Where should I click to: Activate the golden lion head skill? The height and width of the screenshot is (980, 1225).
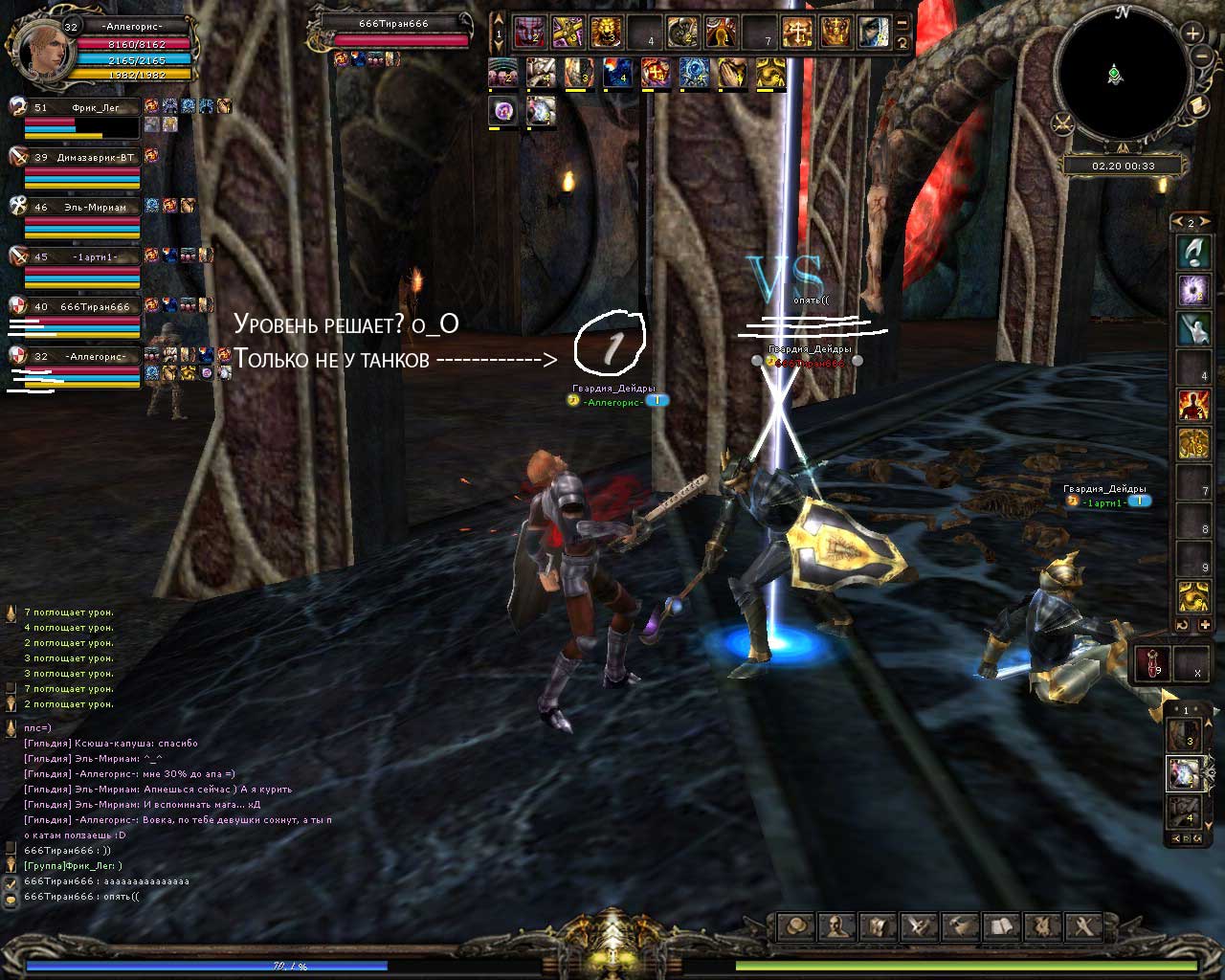606,32
